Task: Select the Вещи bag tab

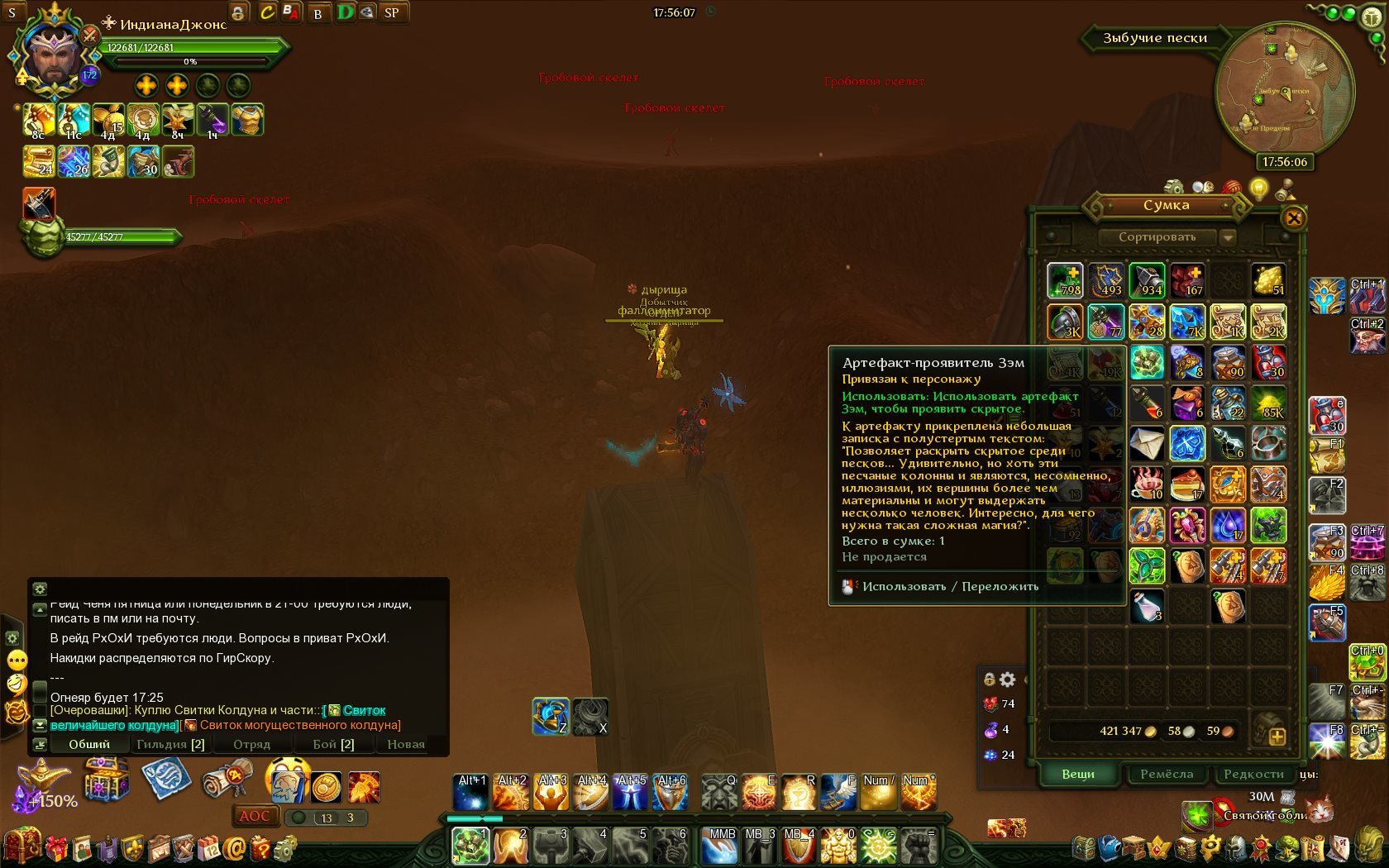Action: (1078, 774)
